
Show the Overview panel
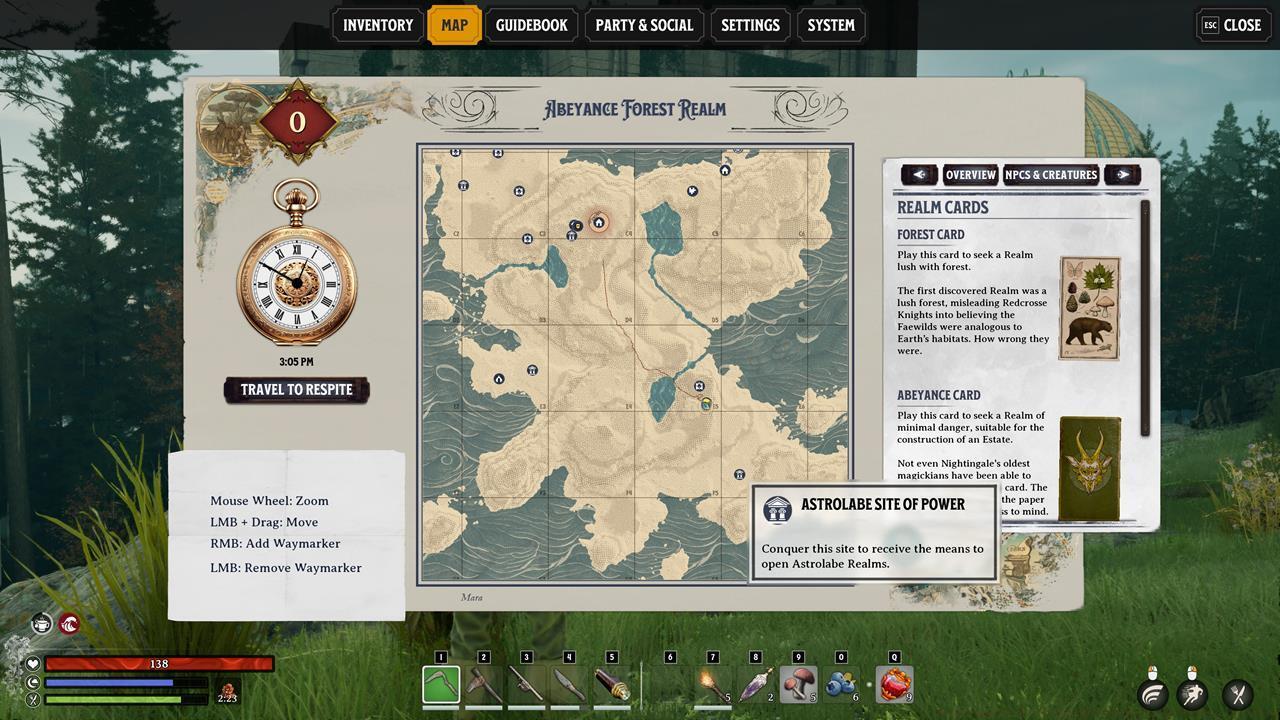[x=970, y=175]
